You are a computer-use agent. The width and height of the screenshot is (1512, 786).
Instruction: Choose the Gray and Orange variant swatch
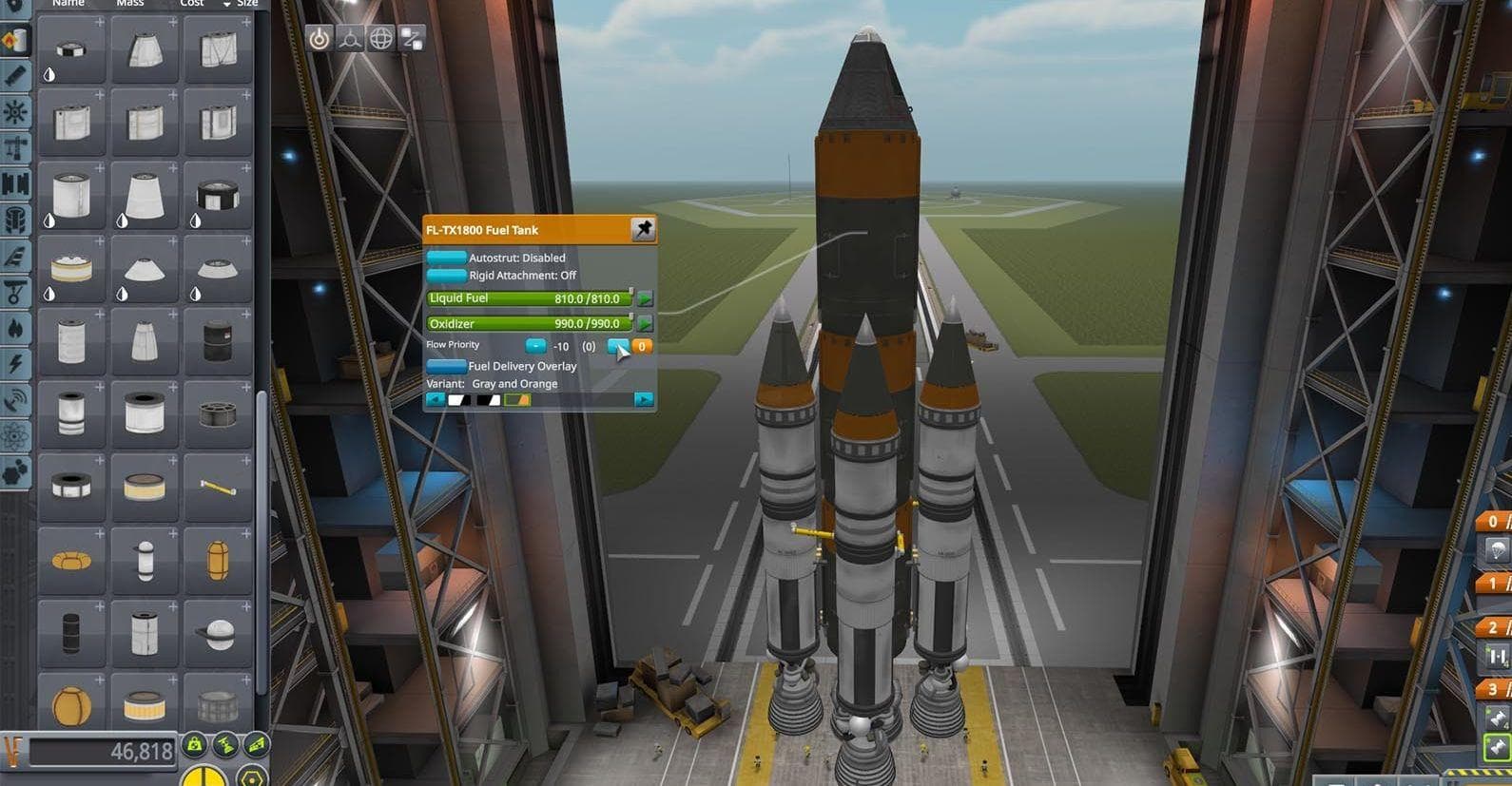coord(518,400)
